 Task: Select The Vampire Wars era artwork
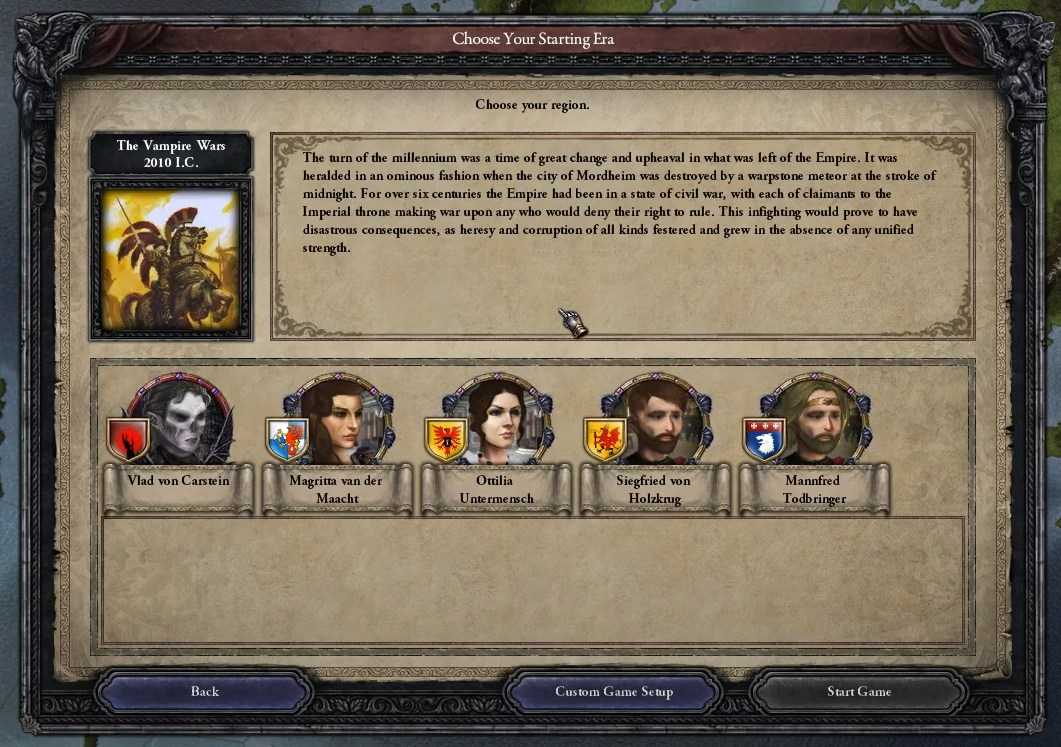coord(170,257)
